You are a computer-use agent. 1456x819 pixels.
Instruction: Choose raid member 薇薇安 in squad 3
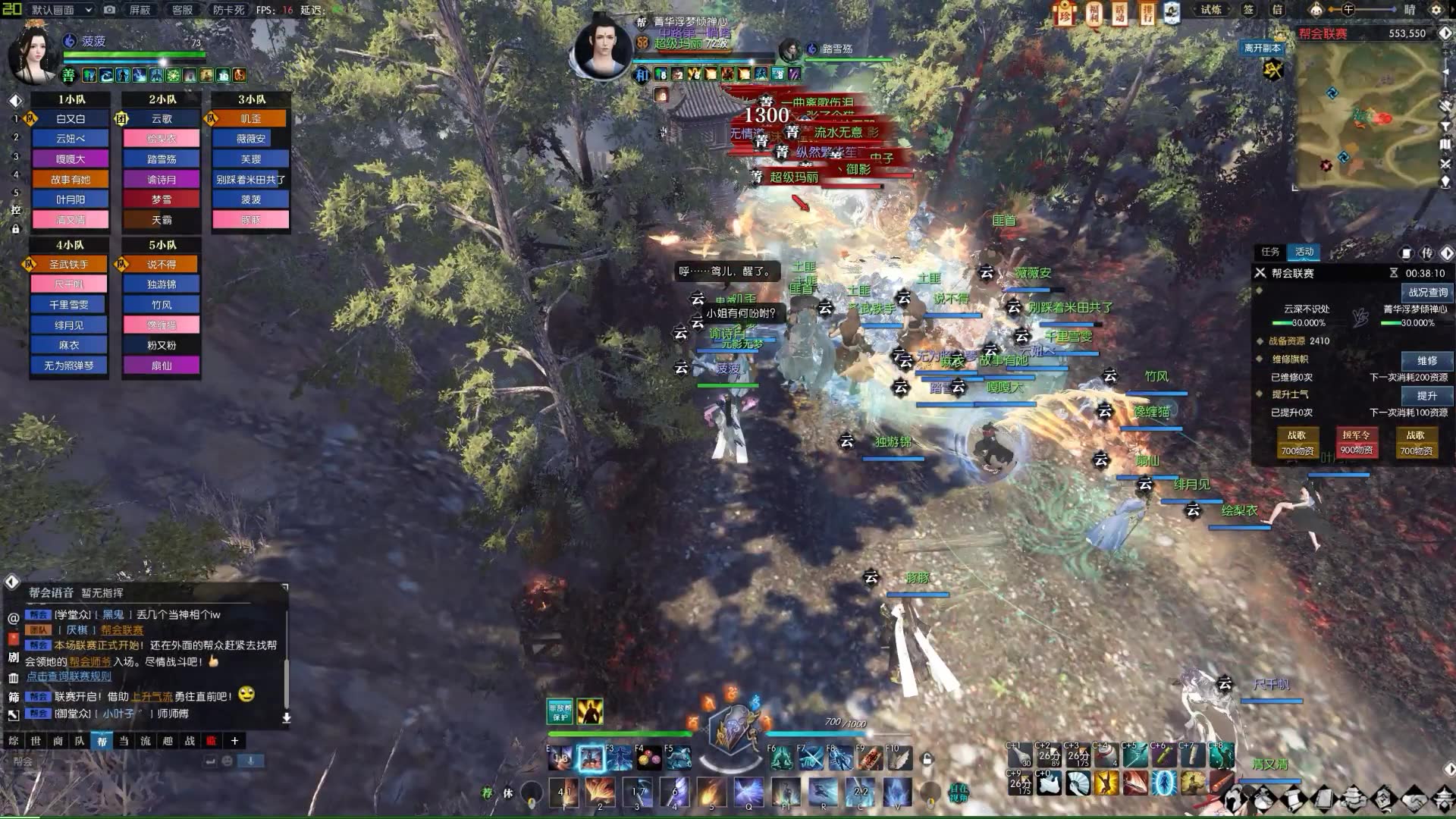click(x=251, y=139)
